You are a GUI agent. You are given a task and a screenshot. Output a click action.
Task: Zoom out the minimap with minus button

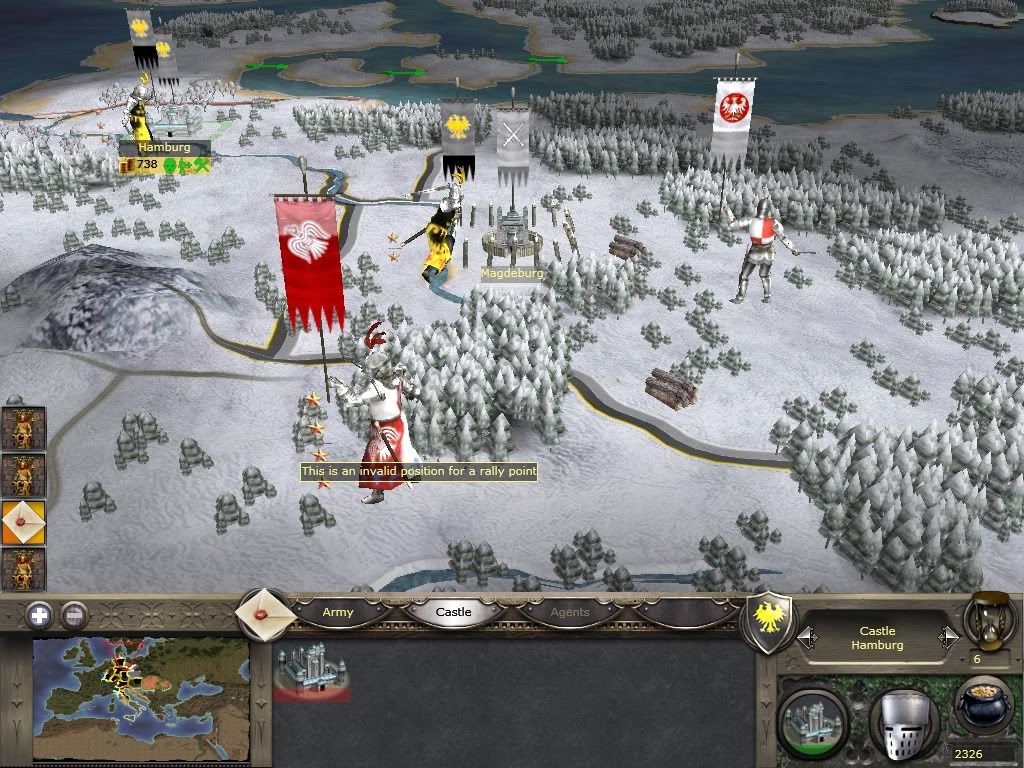[73, 615]
